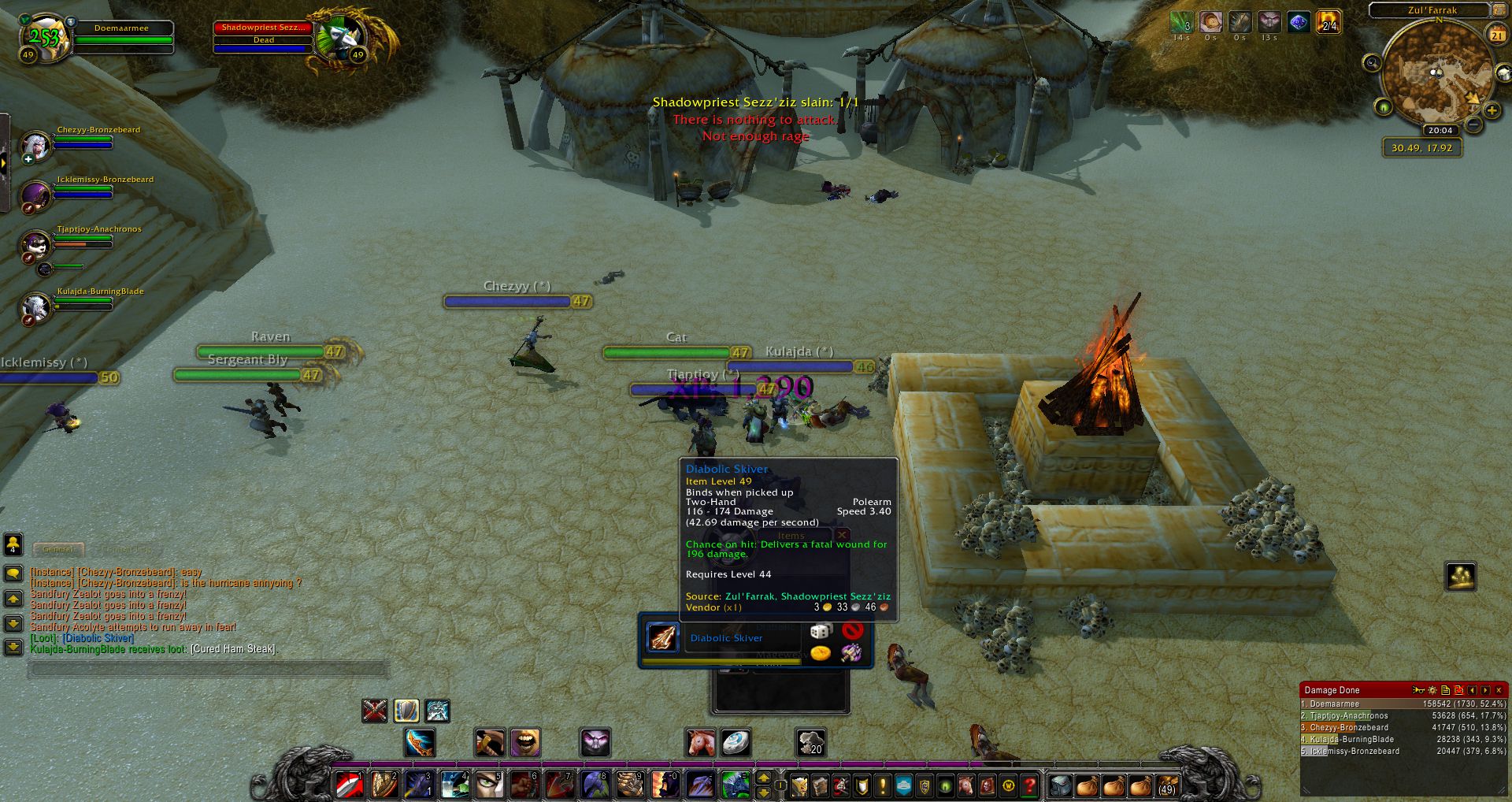Close the Damage Done meter window
The width and height of the screenshot is (1512, 802).
tap(1499, 690)
